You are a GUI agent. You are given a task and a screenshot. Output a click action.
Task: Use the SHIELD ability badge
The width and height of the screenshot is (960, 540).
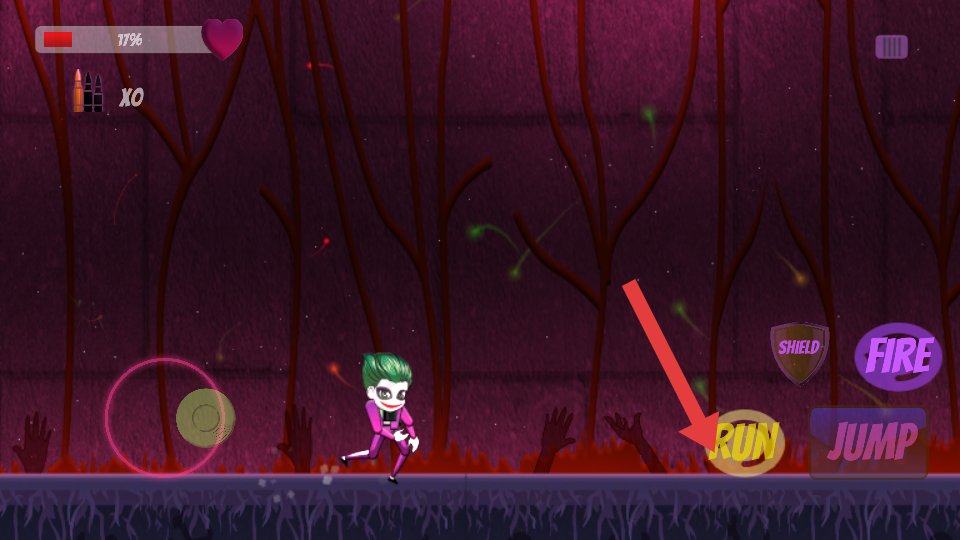click(799, 351)
